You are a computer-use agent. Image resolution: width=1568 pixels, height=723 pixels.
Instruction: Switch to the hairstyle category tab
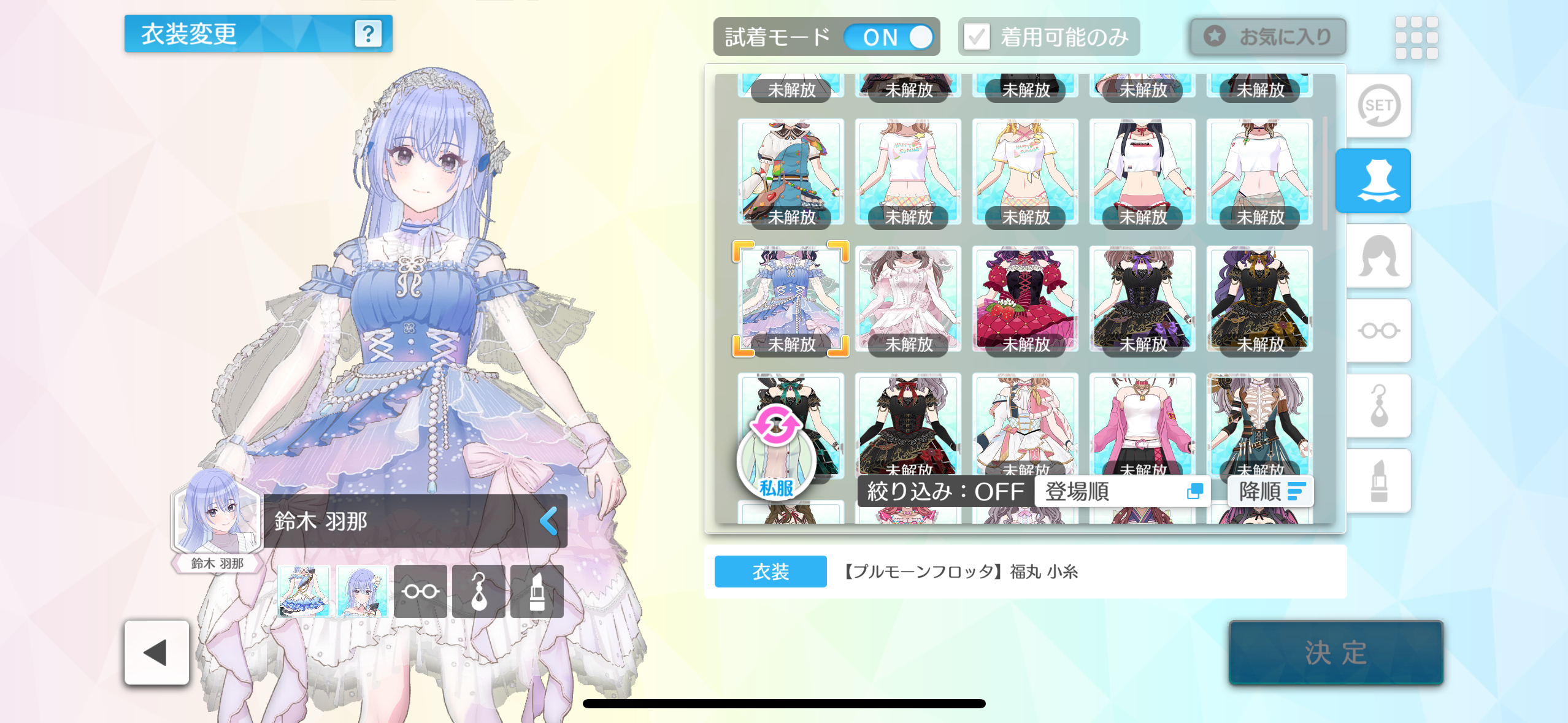1378,256
